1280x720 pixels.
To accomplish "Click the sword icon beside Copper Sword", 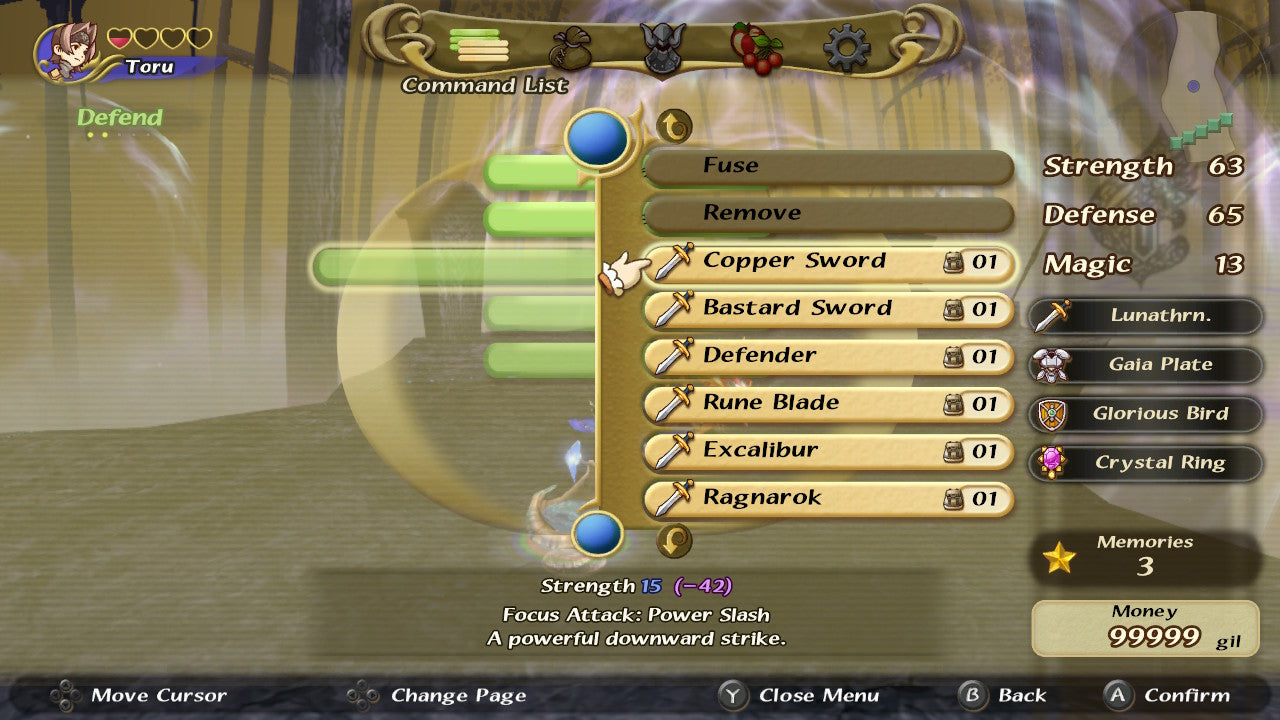I will [x=672, y=260].
